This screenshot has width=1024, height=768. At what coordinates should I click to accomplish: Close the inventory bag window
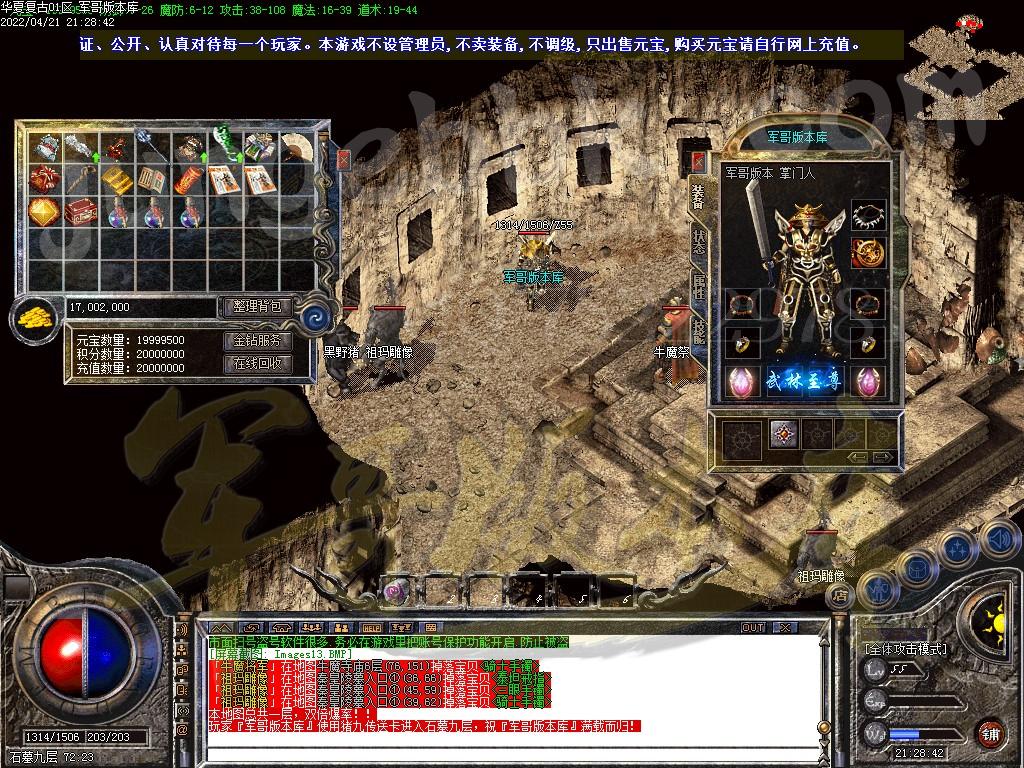pyautogui.click(x=343, y=158)
